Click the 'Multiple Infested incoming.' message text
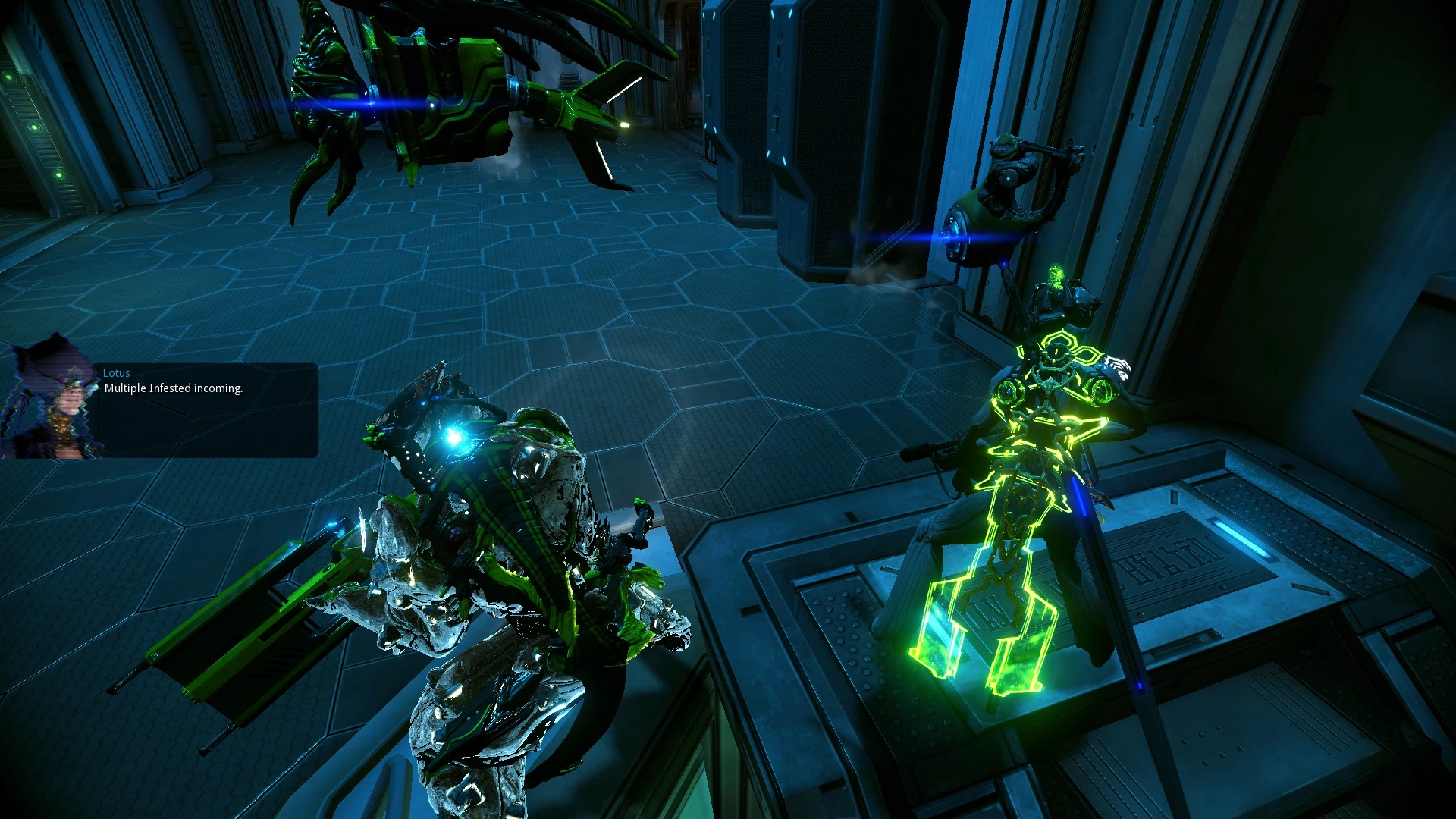 pos(173,388)
